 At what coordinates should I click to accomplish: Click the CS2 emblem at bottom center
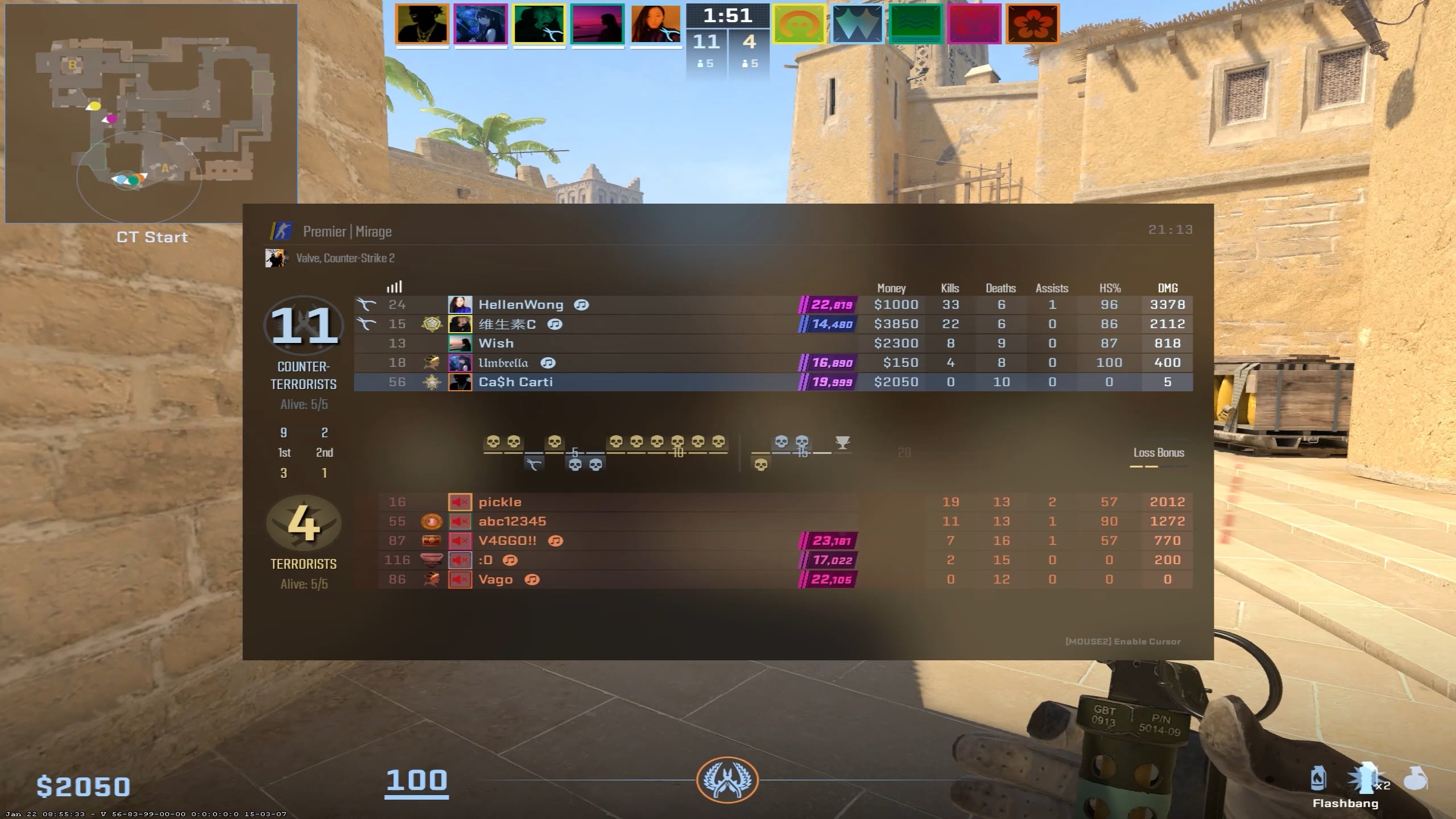coord(728,781)
